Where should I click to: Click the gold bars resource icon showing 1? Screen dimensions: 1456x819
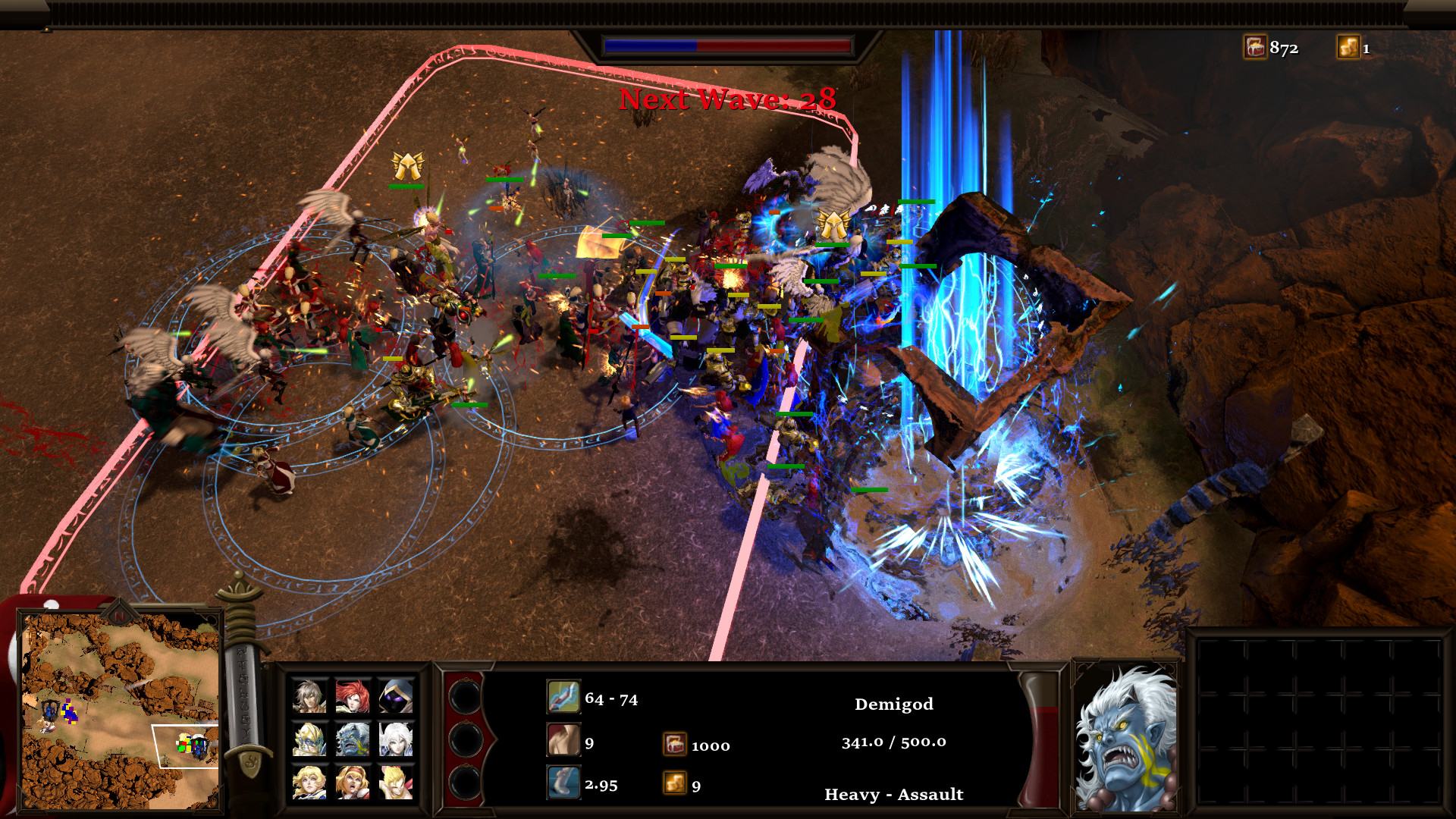1348,48
